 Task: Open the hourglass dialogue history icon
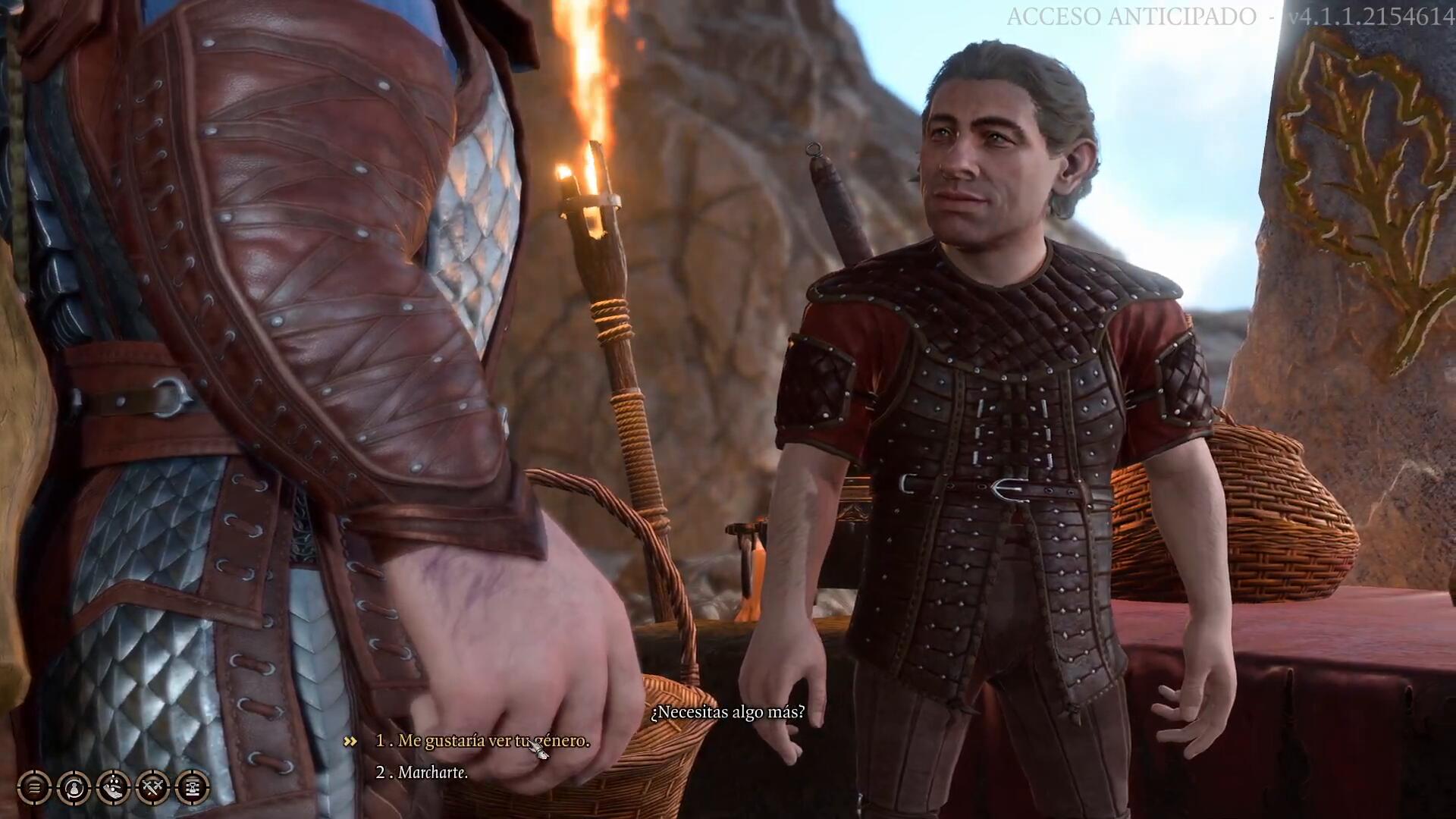click(192, 788)
